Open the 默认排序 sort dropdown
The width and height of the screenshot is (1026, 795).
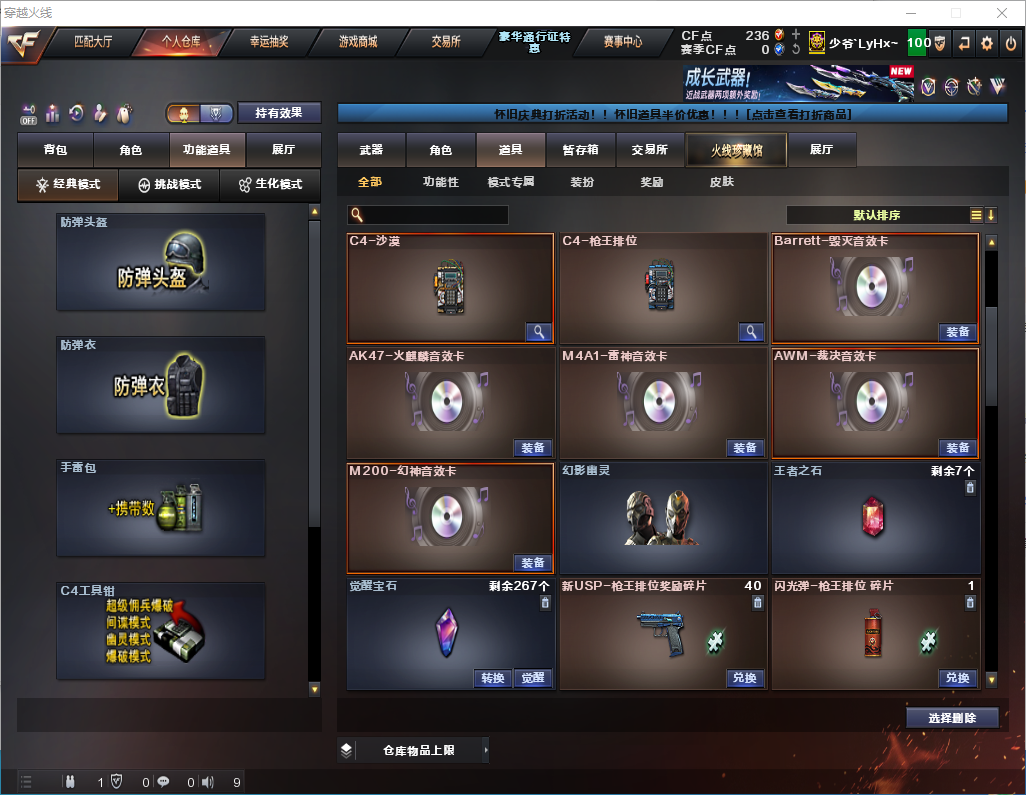coord(877,215)
